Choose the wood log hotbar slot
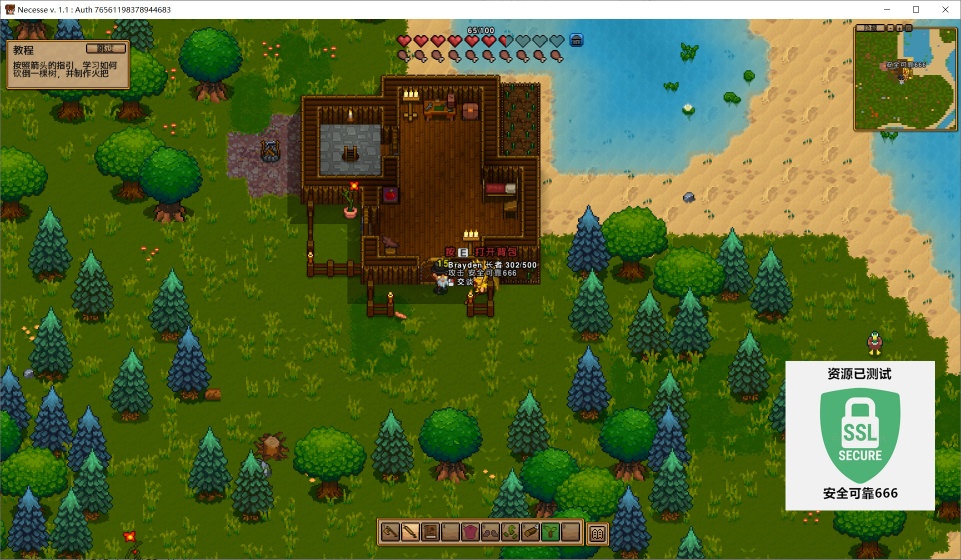This screenshot has width=961, height=560. pos(530,532)
